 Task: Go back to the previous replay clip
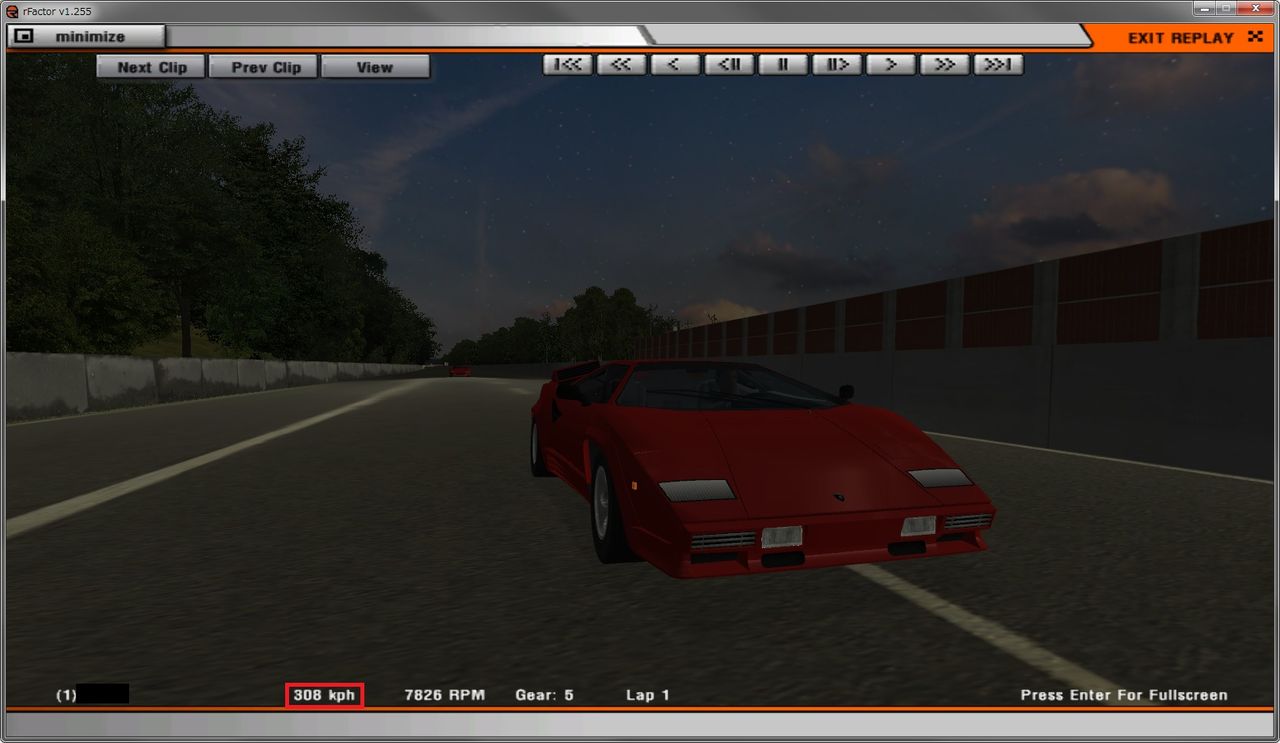pyautogui.click(x=263, y=66)
